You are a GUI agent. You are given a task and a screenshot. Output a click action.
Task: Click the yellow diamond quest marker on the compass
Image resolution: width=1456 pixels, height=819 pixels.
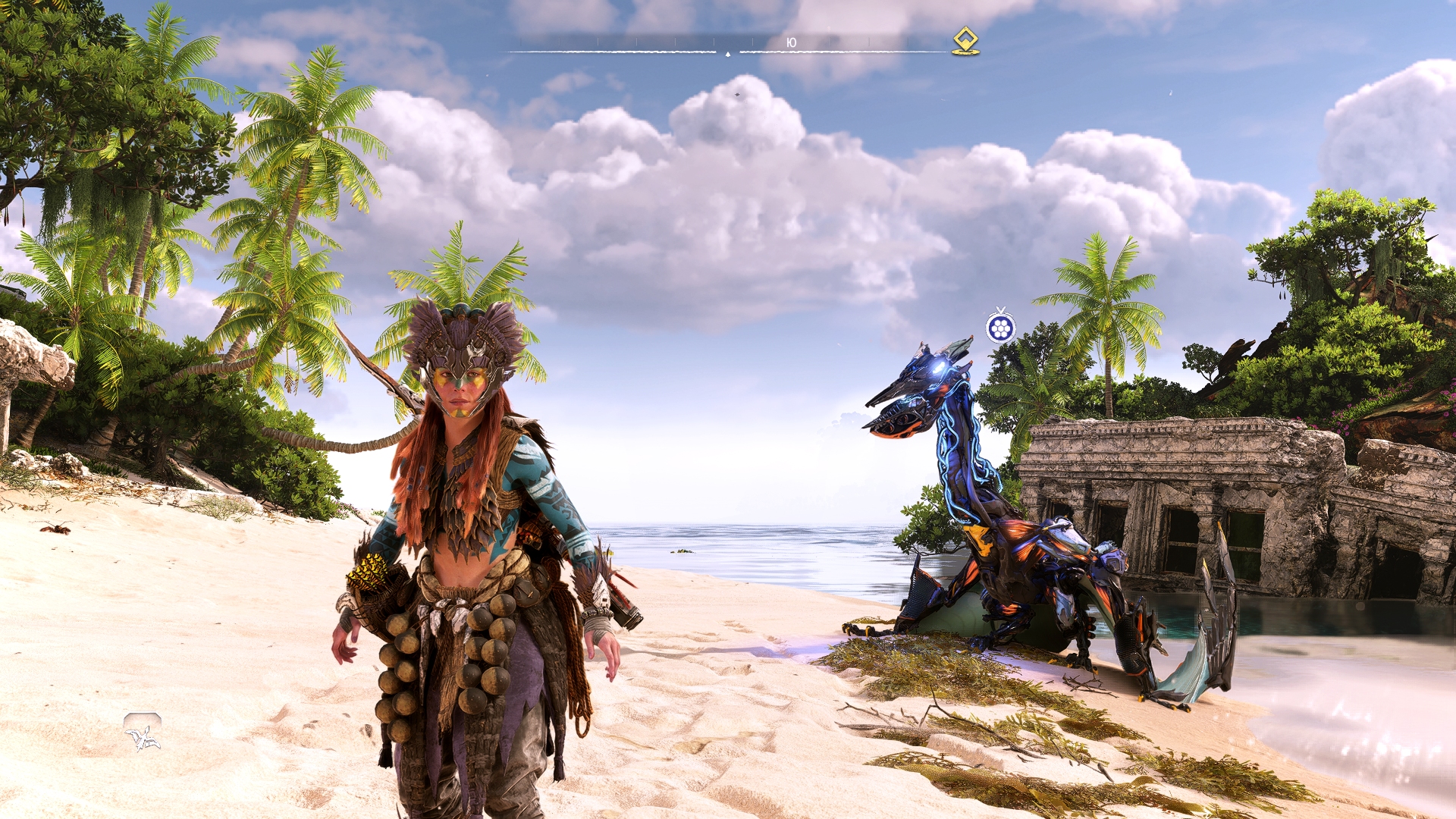click(x=965, y=40)
